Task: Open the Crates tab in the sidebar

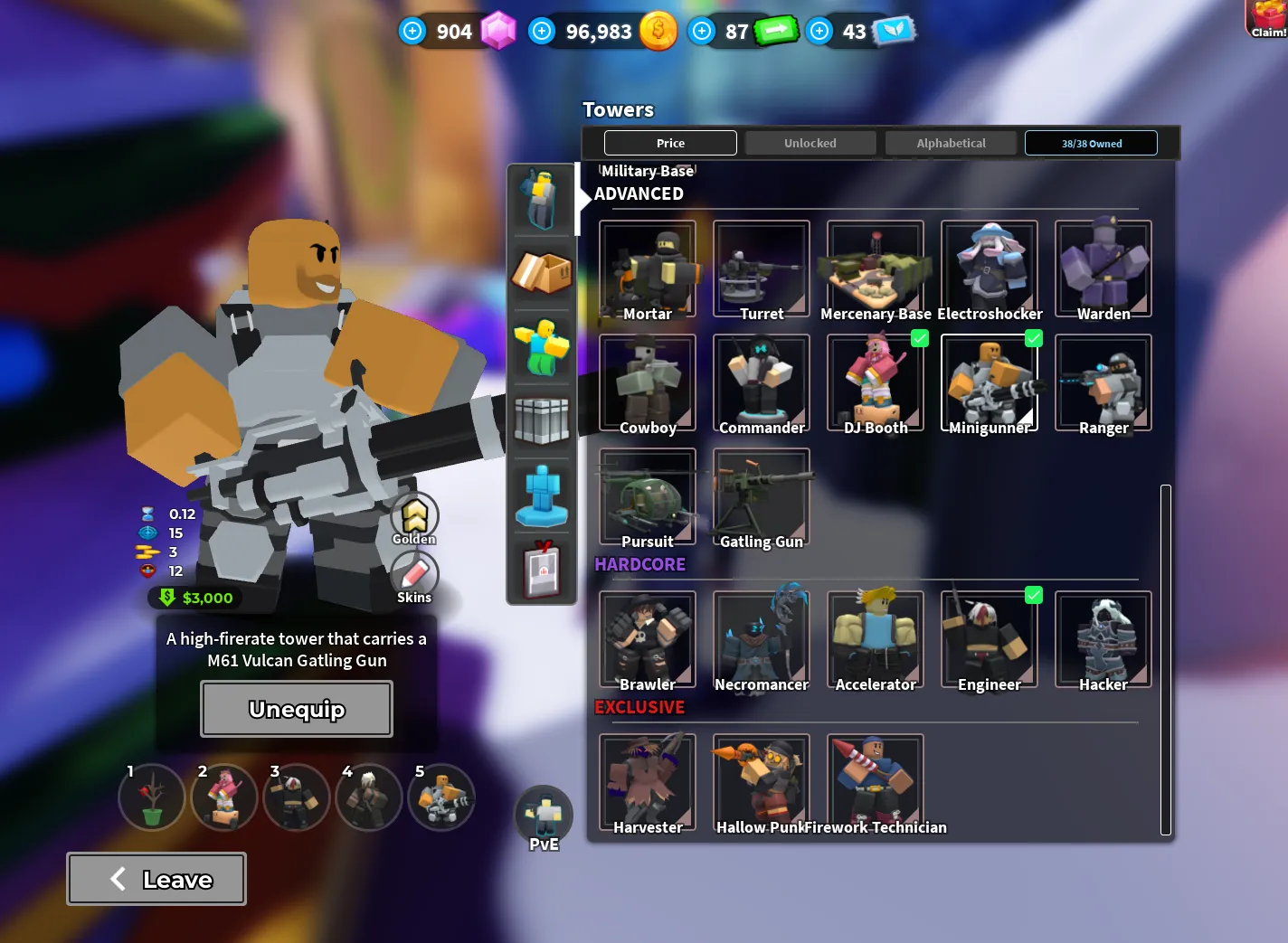Action: 541,273
